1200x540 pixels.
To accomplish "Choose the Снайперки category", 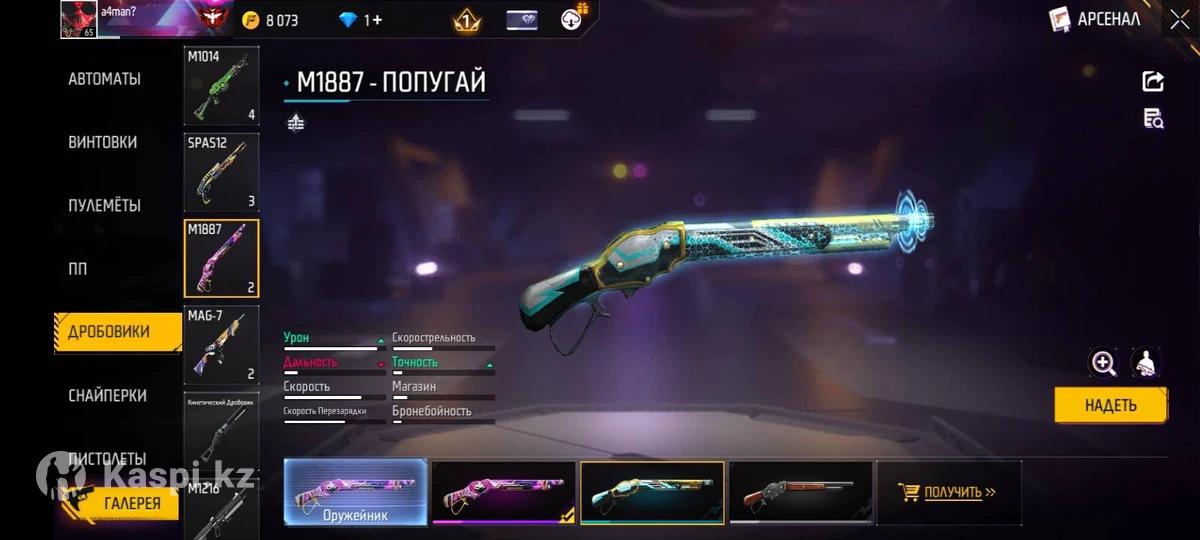I will click(x=107, y=395).
